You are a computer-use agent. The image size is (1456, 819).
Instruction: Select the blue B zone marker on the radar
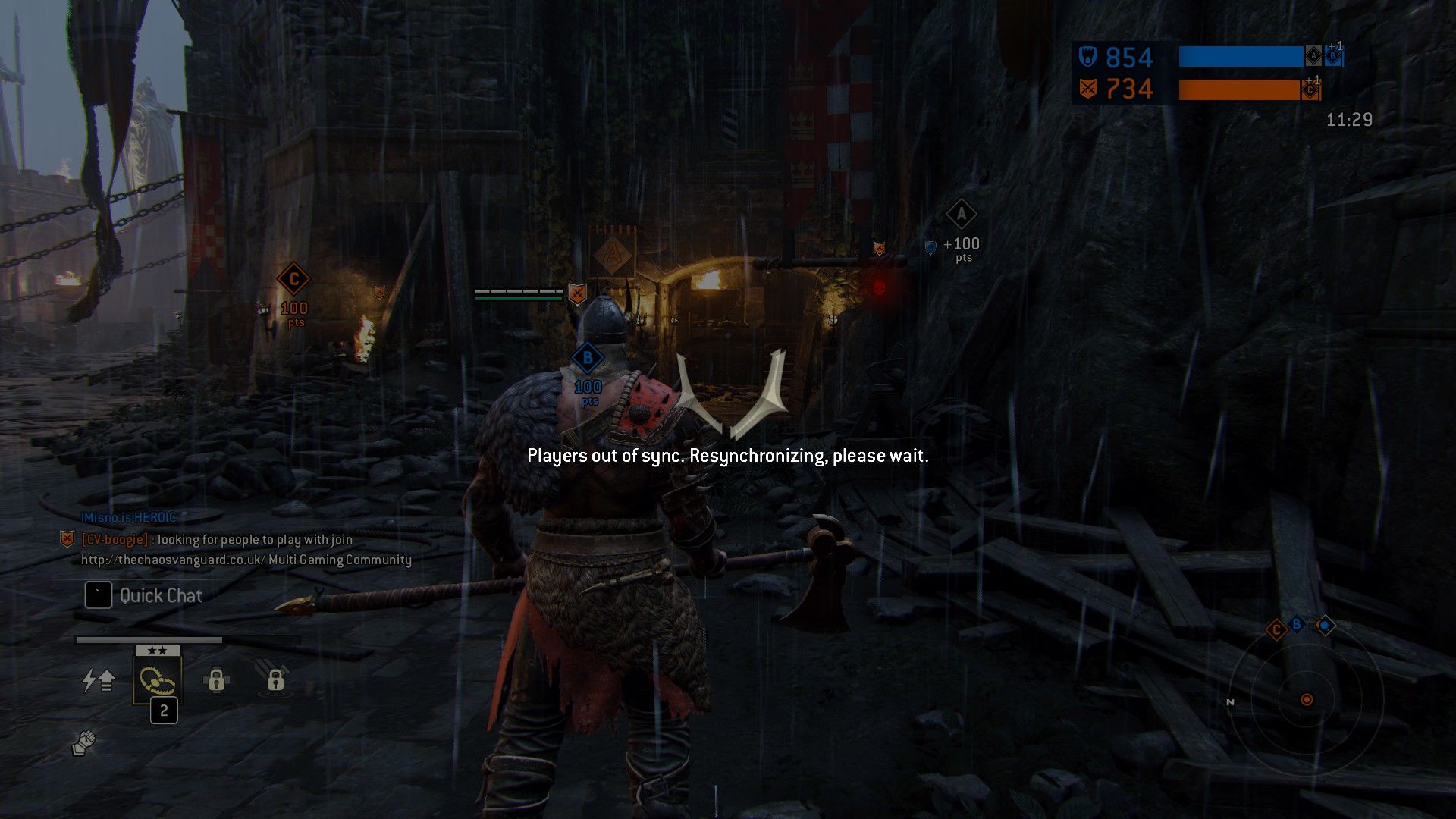pos(1297,624)
